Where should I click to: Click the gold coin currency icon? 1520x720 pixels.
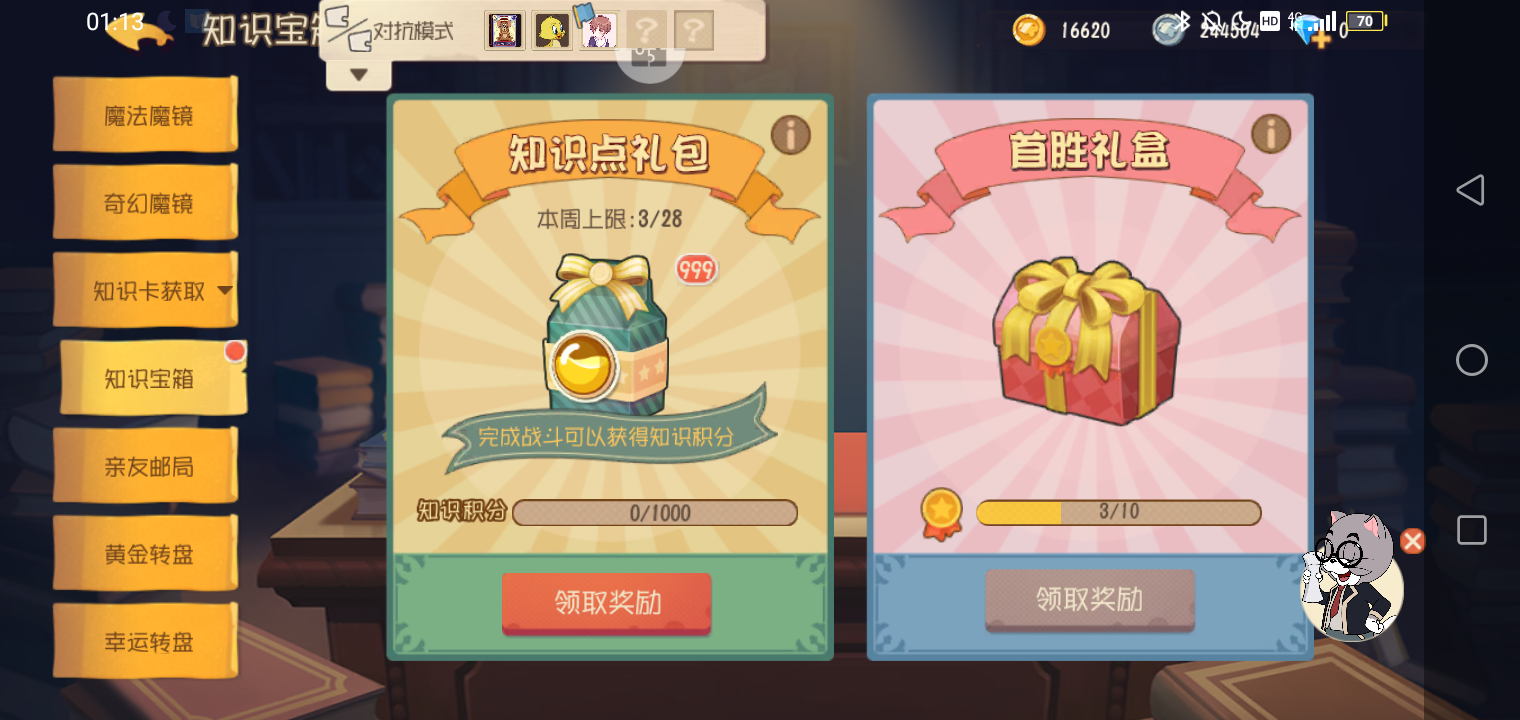(x=1027, y=30)
